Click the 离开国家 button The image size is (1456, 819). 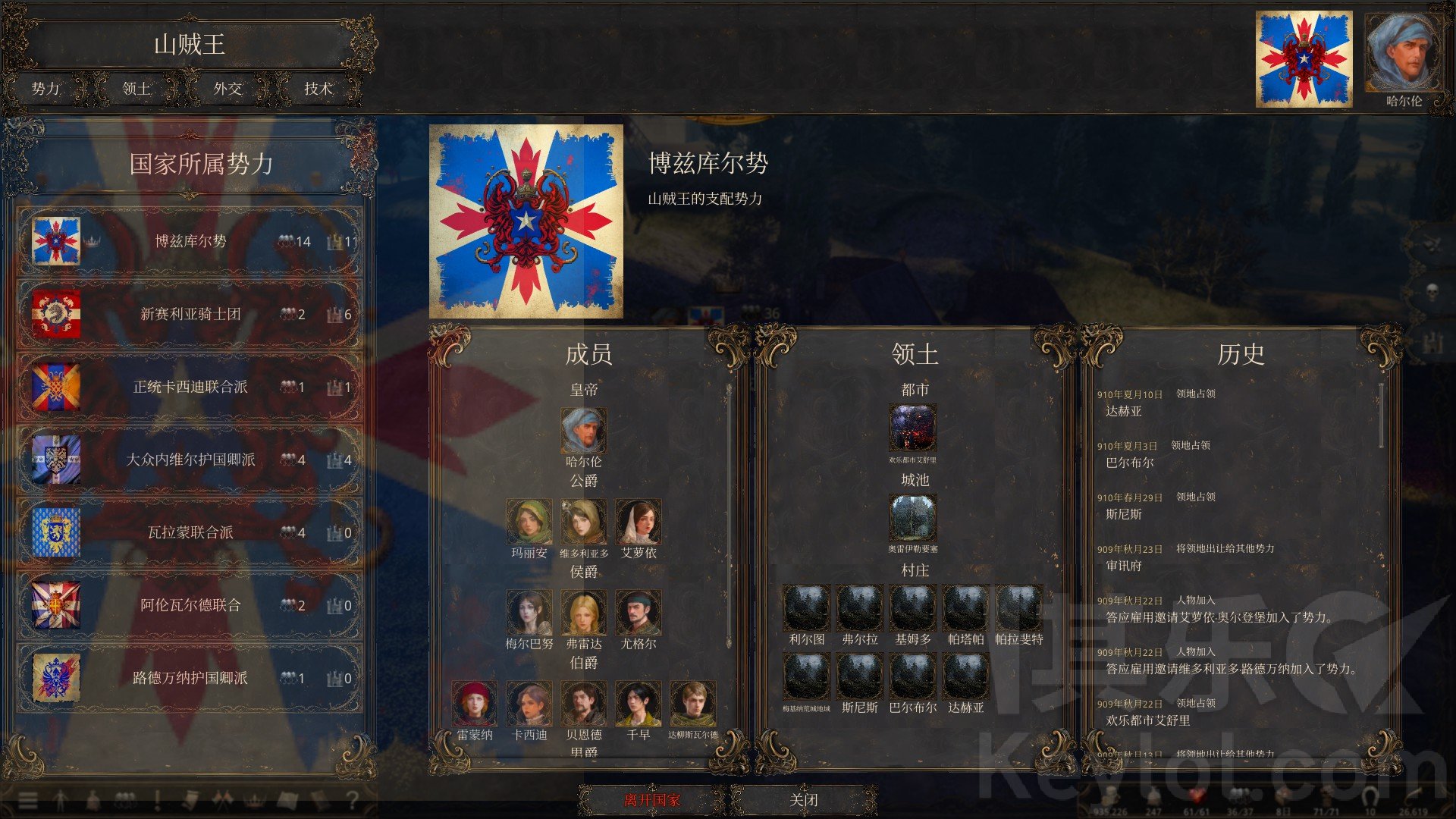652,800
